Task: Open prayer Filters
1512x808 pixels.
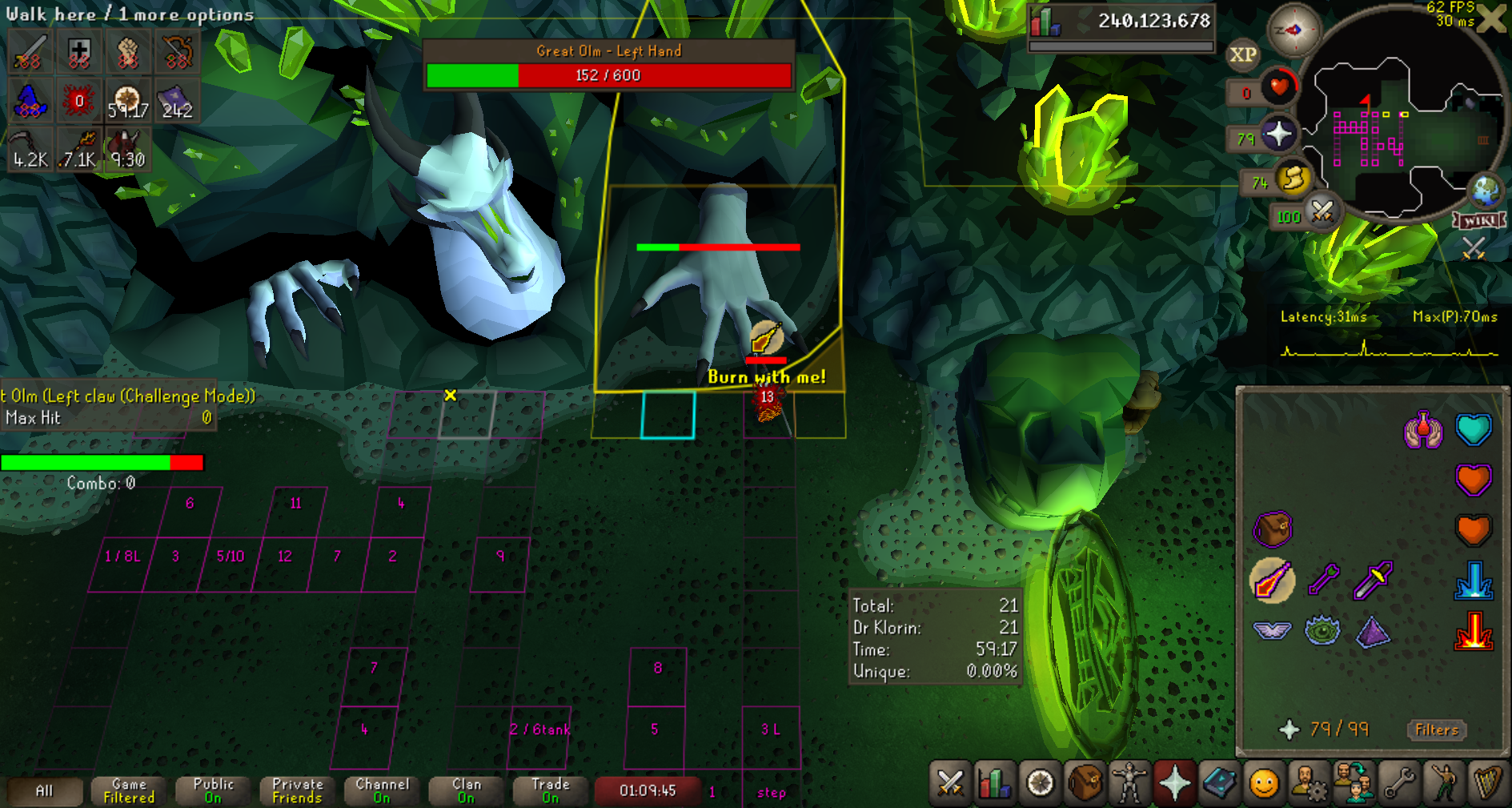Action: click(x=1437, y=730)
